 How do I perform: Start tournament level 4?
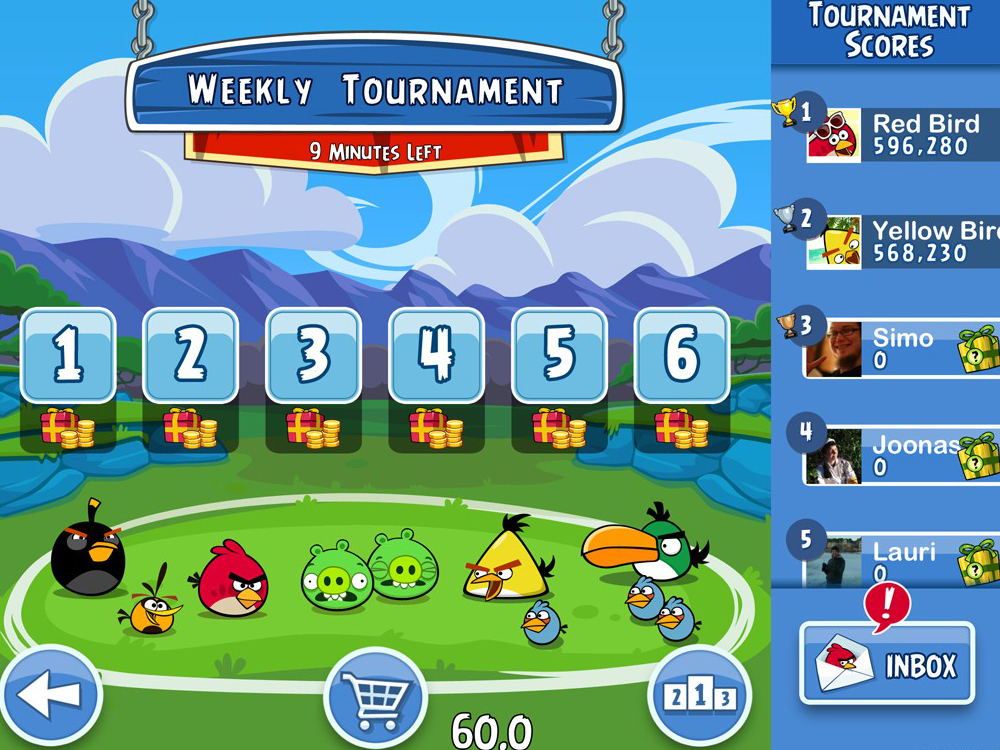click(436, 356)
